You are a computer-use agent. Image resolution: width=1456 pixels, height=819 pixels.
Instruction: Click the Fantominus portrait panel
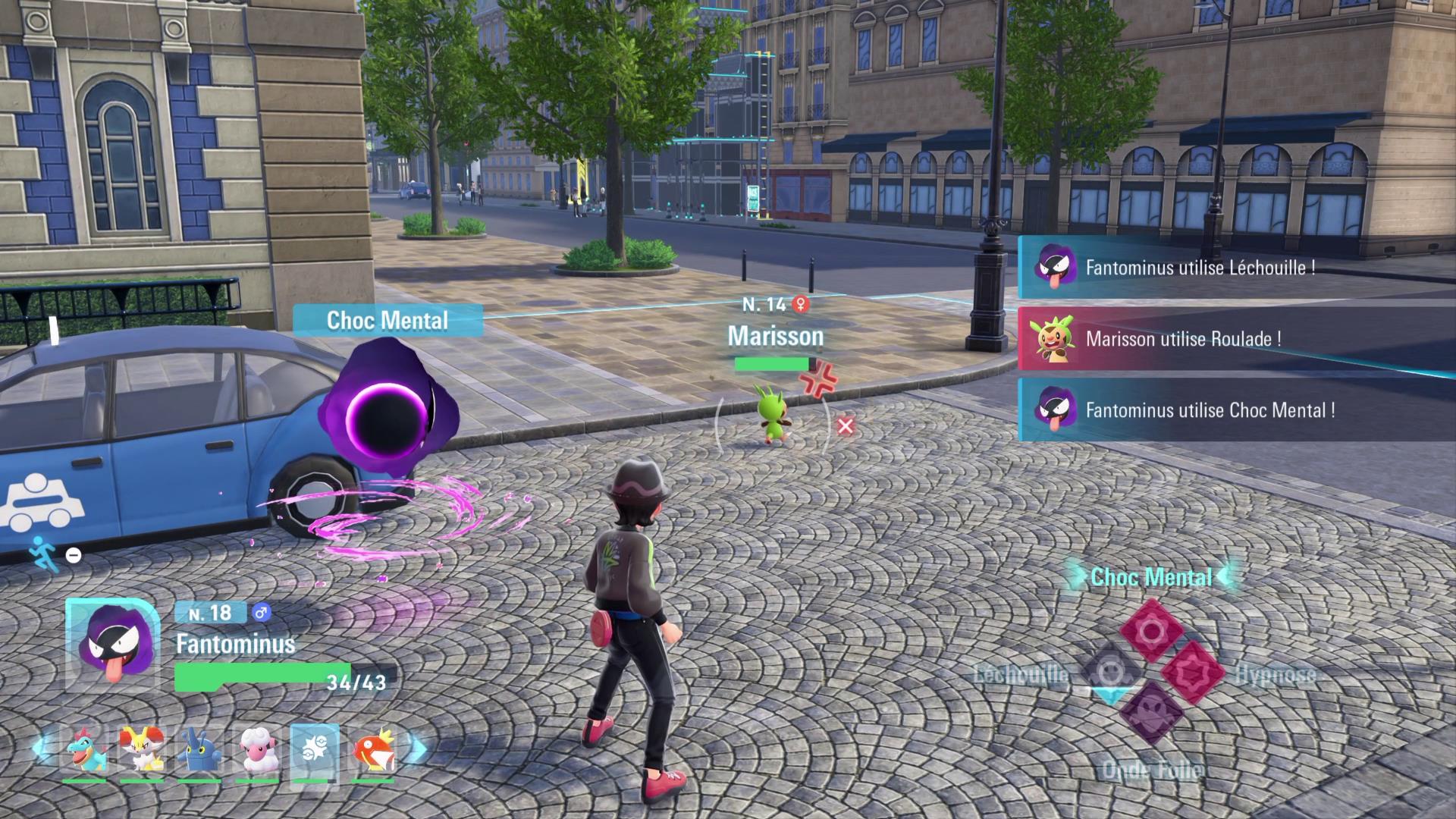tap(113, 645)
